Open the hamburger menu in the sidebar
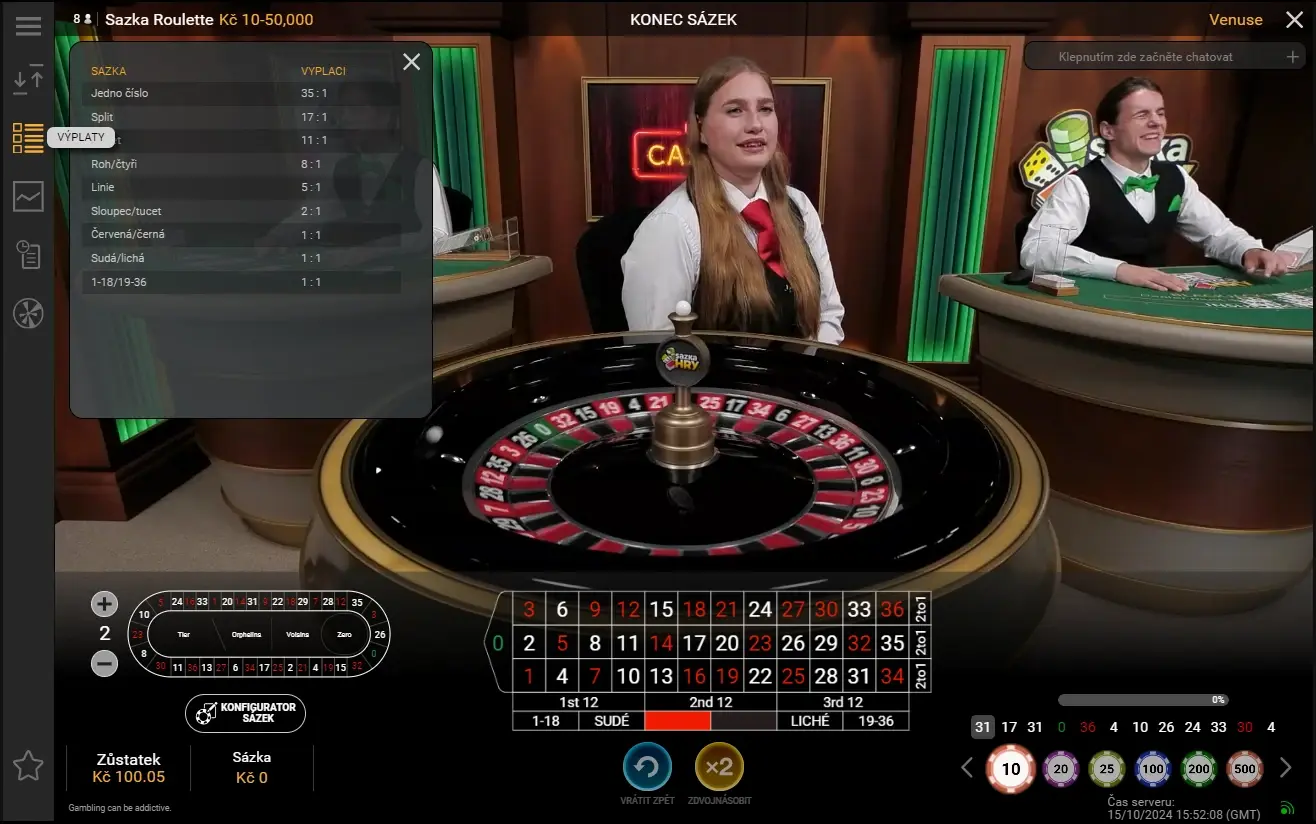The height and width of the screenshot is (824, 1316). coord(28,26)
